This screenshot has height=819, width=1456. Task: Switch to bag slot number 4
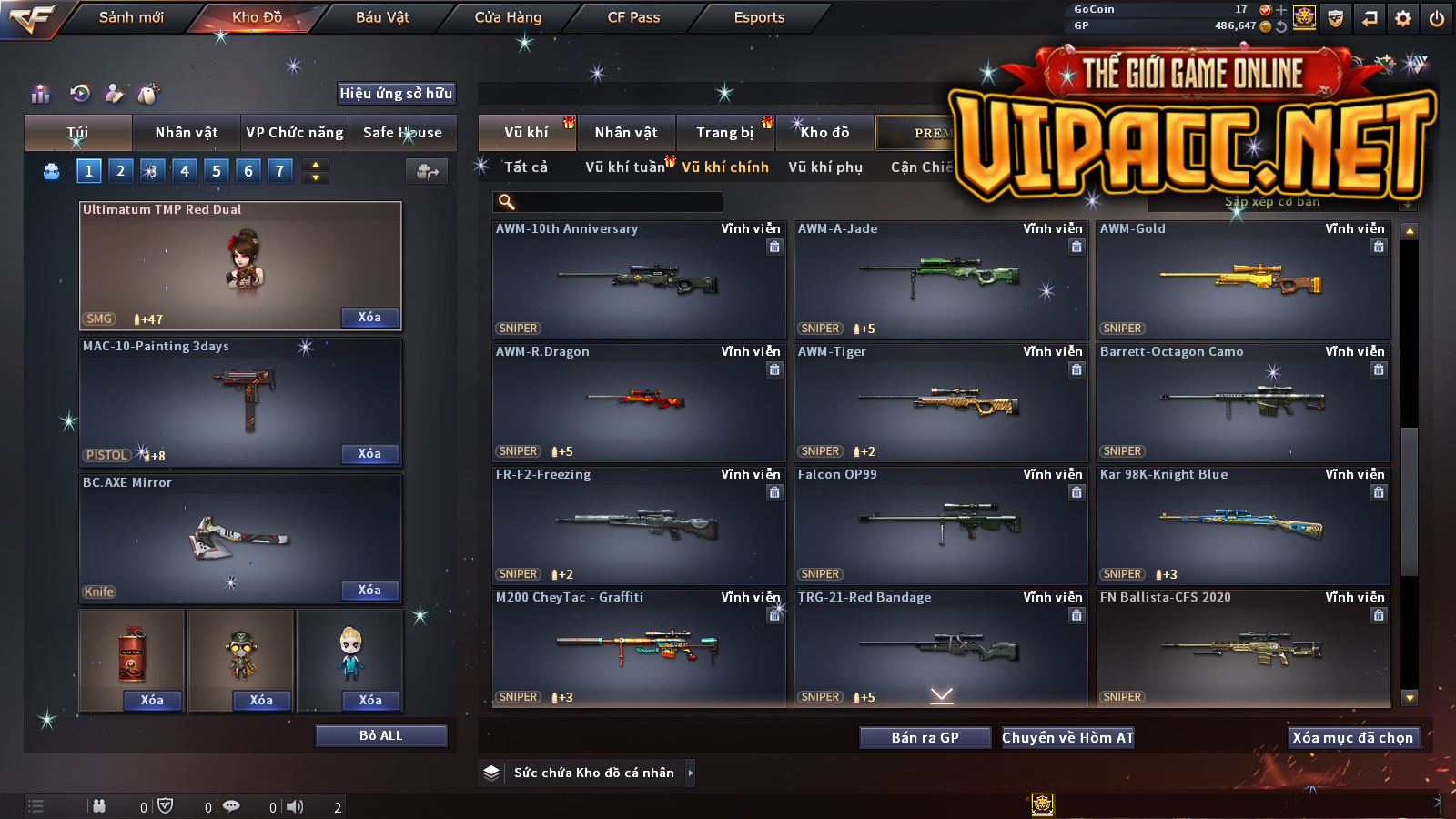click(185, 171)
